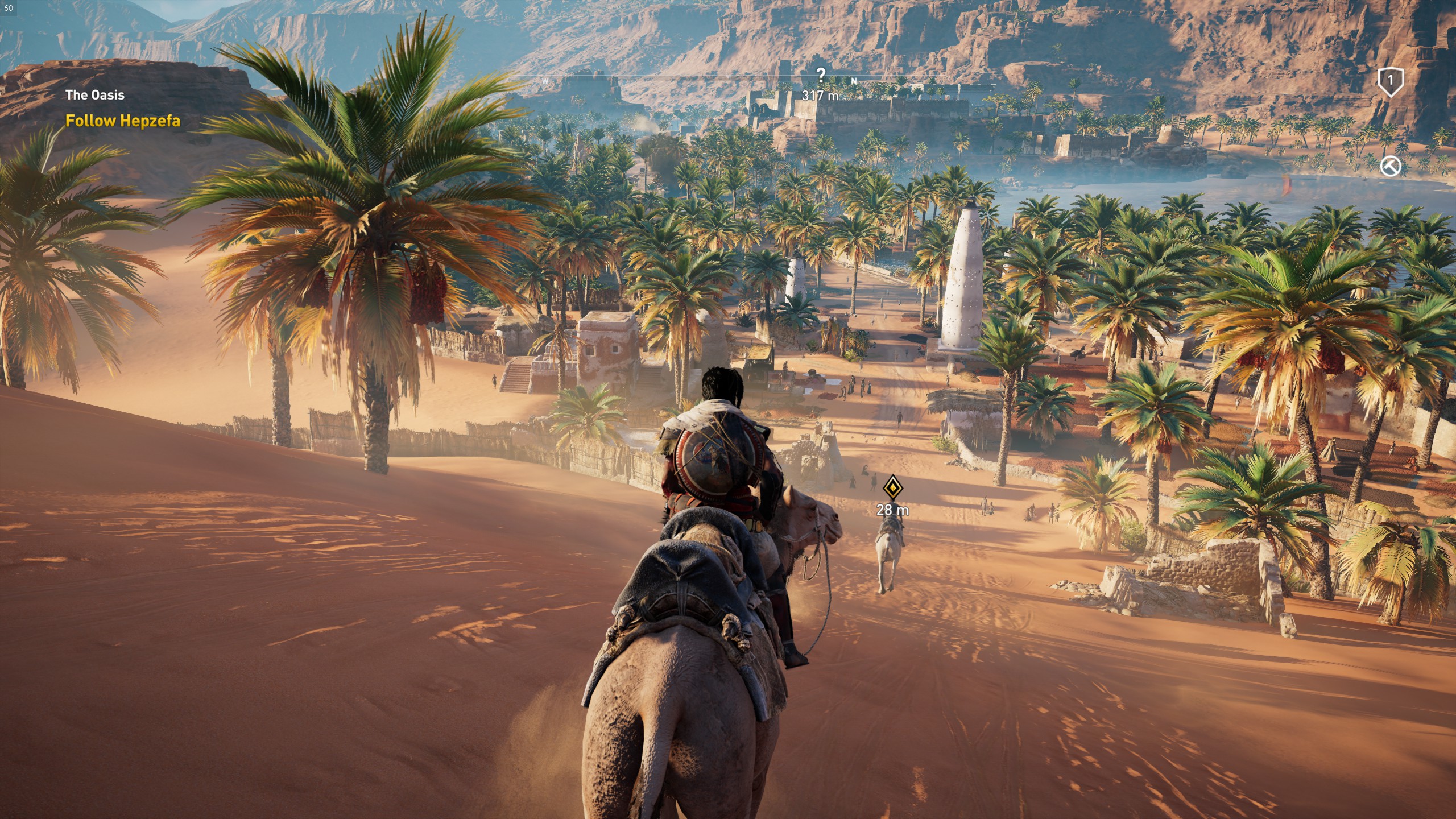Open The Oasis quest tracker entry
Viewport: 1456px width, 819px height.
[x=94, y=95]
